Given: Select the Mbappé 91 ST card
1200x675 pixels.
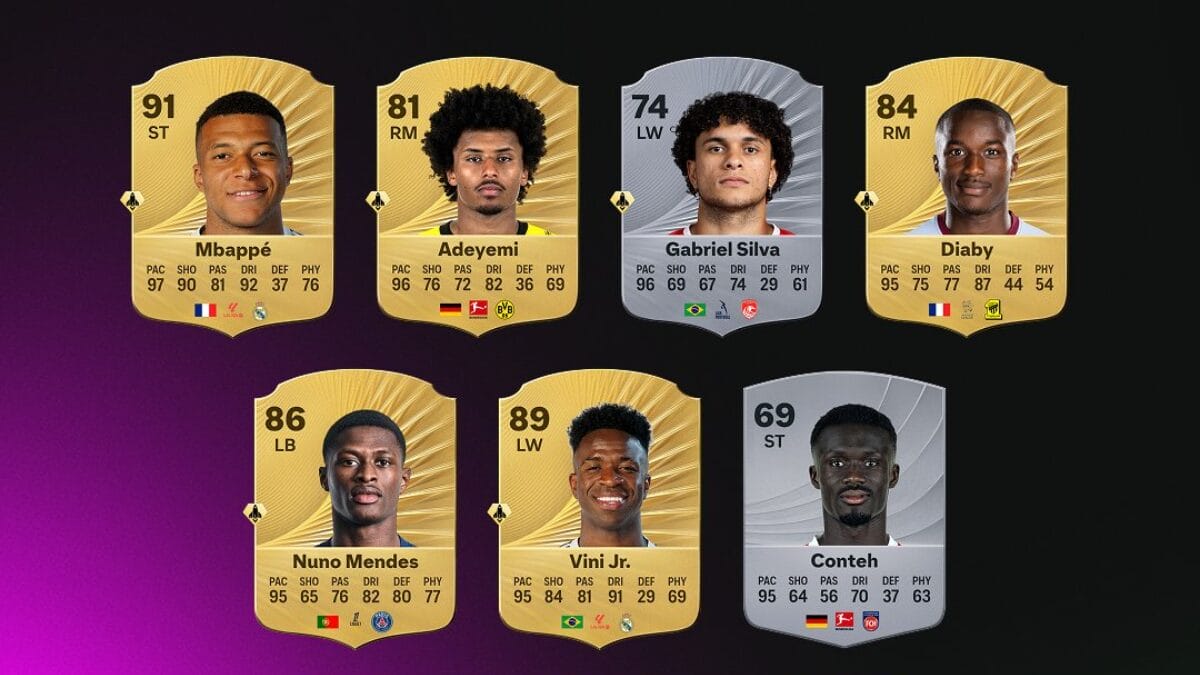Looking at the screenshot, I should [233, 195].
